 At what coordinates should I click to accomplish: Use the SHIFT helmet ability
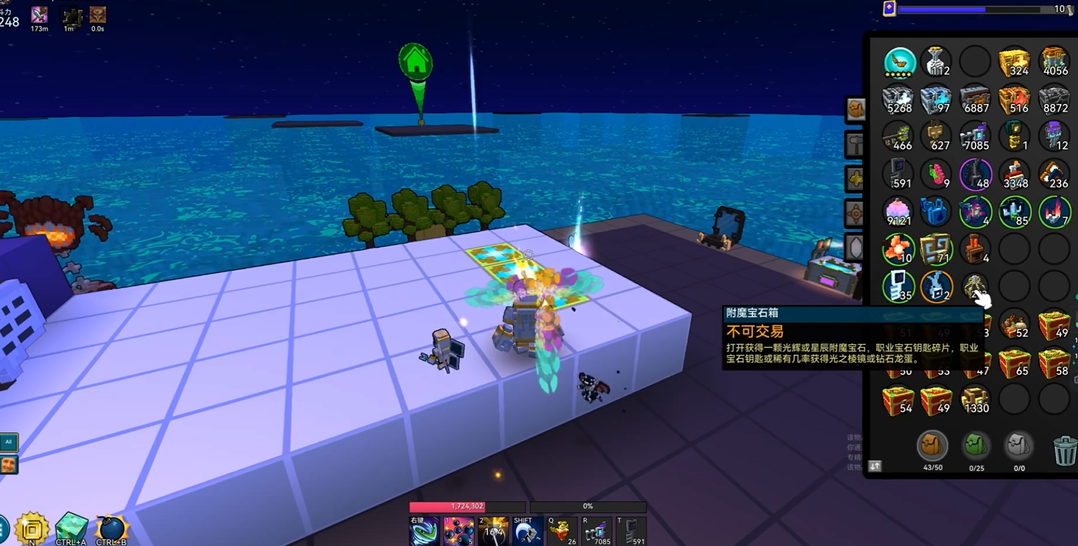(x=527, y=531)
